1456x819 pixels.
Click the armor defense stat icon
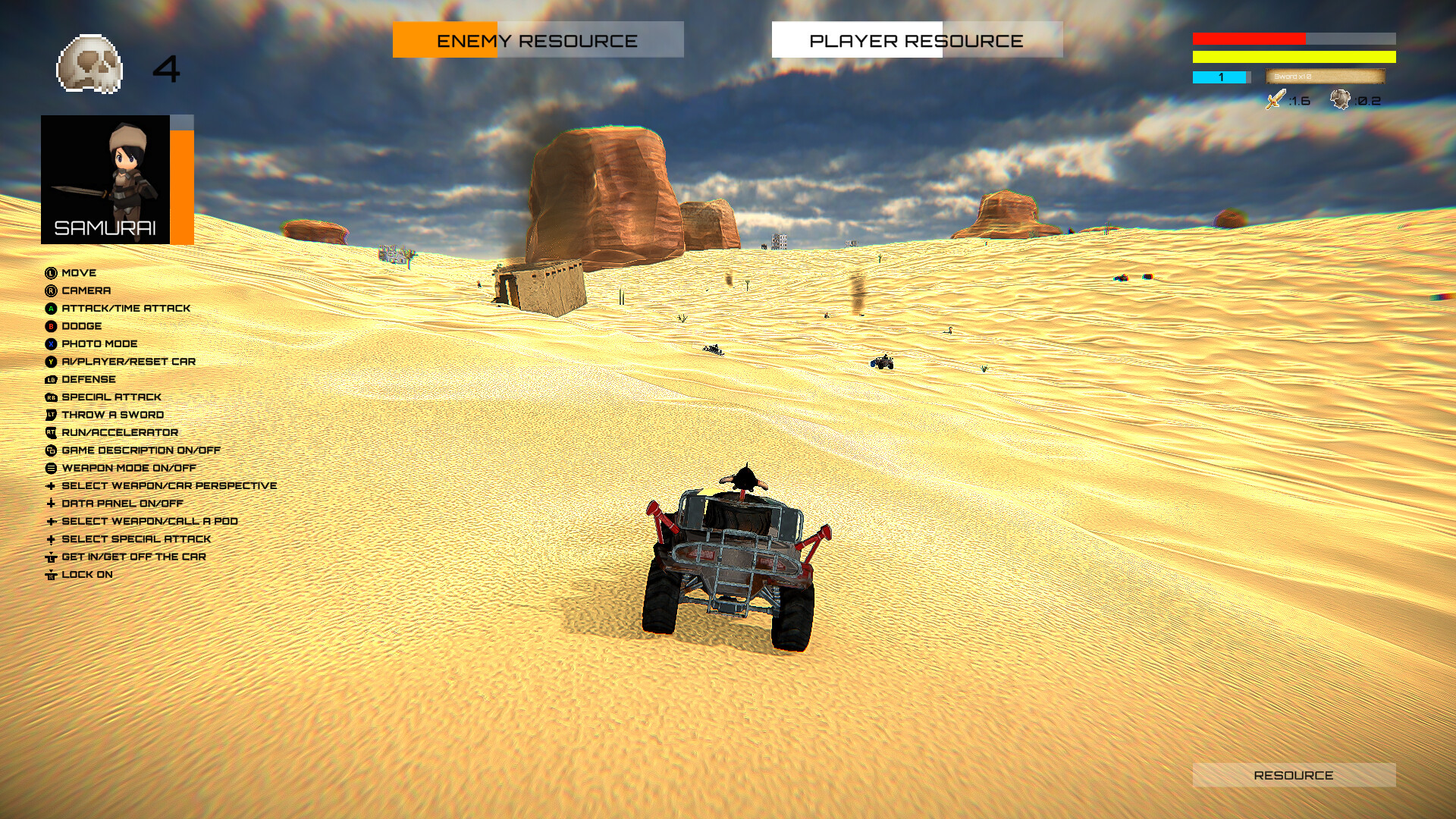tap(1339, 99)
